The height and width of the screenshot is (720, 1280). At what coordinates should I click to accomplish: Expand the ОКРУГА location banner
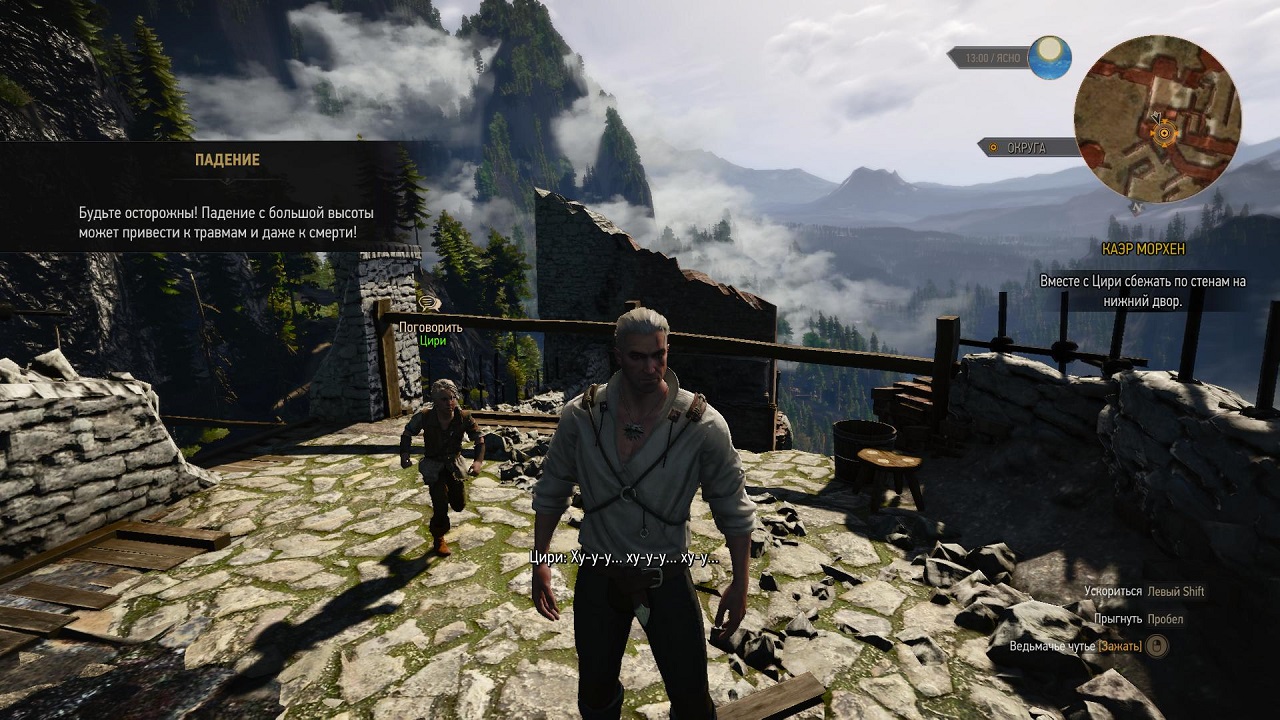coord(1030,145)
